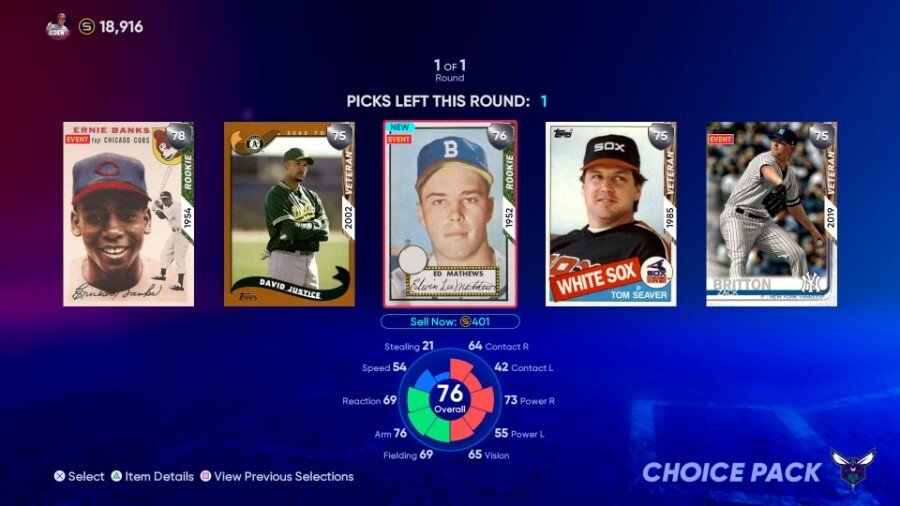Pick the Ed Mathews 1952 rookie card
Image resolution: width=900 pixels, height=506 pixels.
(450, 214)
